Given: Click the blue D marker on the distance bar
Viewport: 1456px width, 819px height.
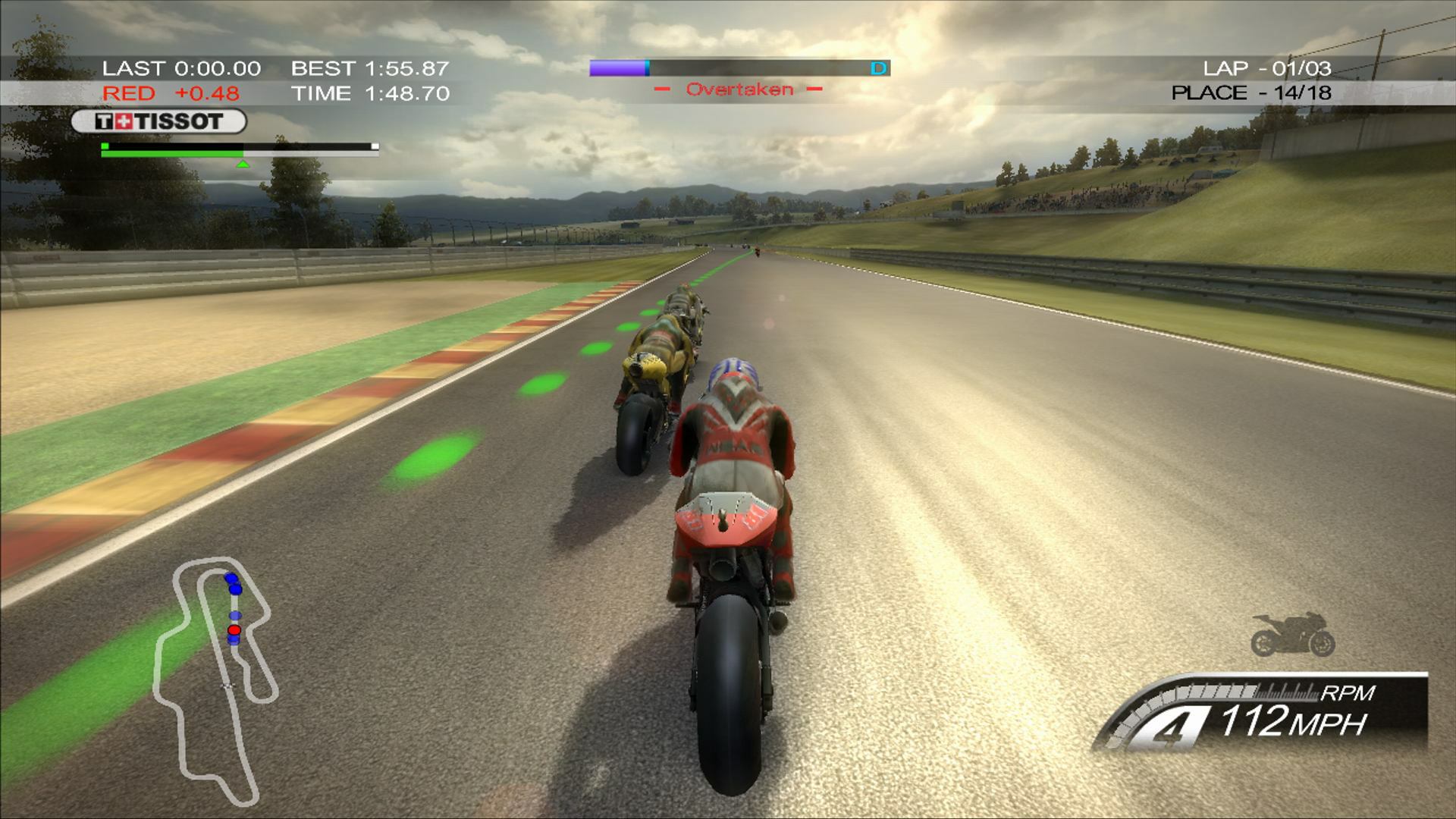Looking at the screenshot, I should coord(878,67).
